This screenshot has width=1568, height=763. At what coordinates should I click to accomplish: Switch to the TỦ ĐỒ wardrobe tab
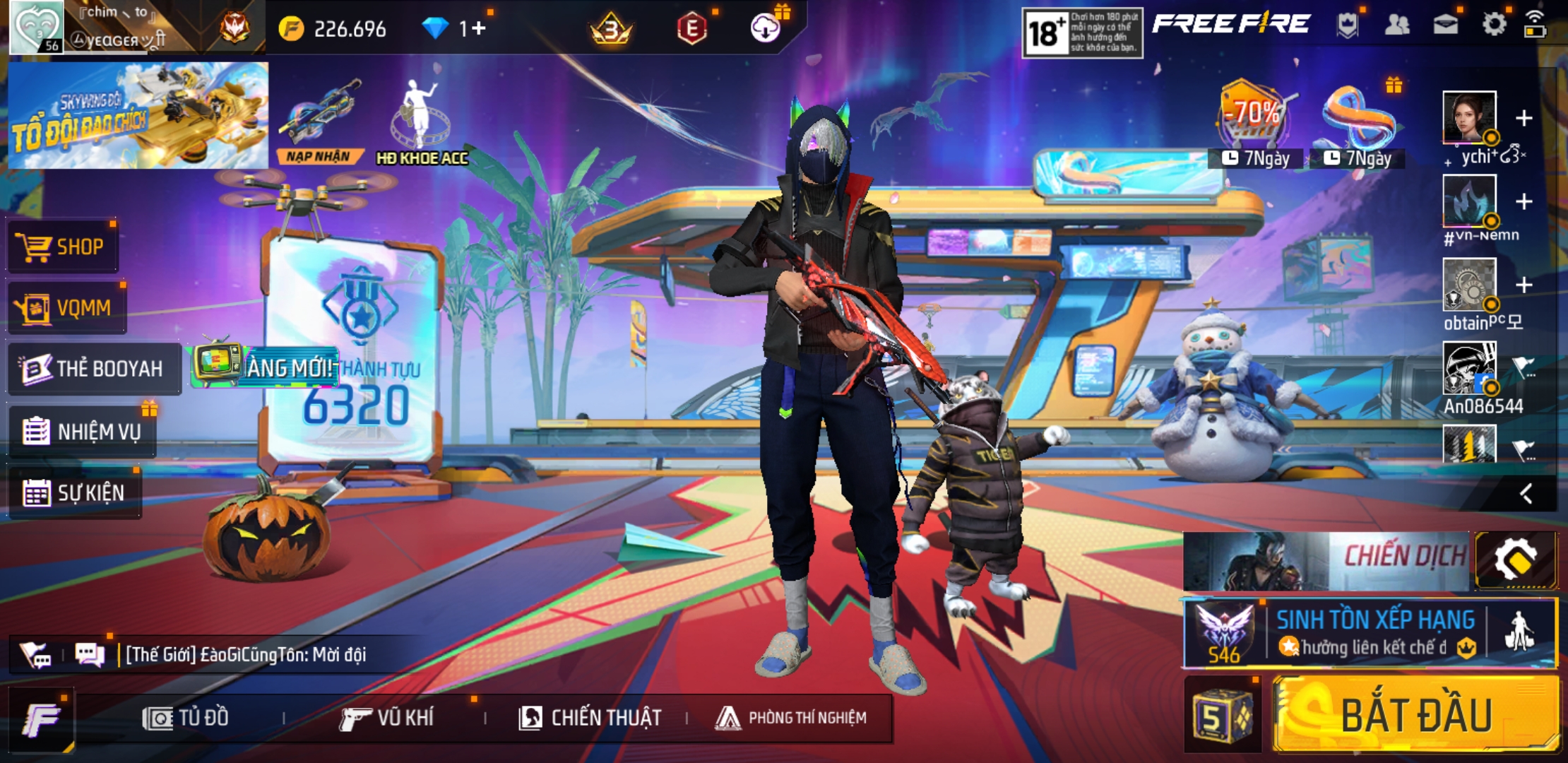click(186, 718)
